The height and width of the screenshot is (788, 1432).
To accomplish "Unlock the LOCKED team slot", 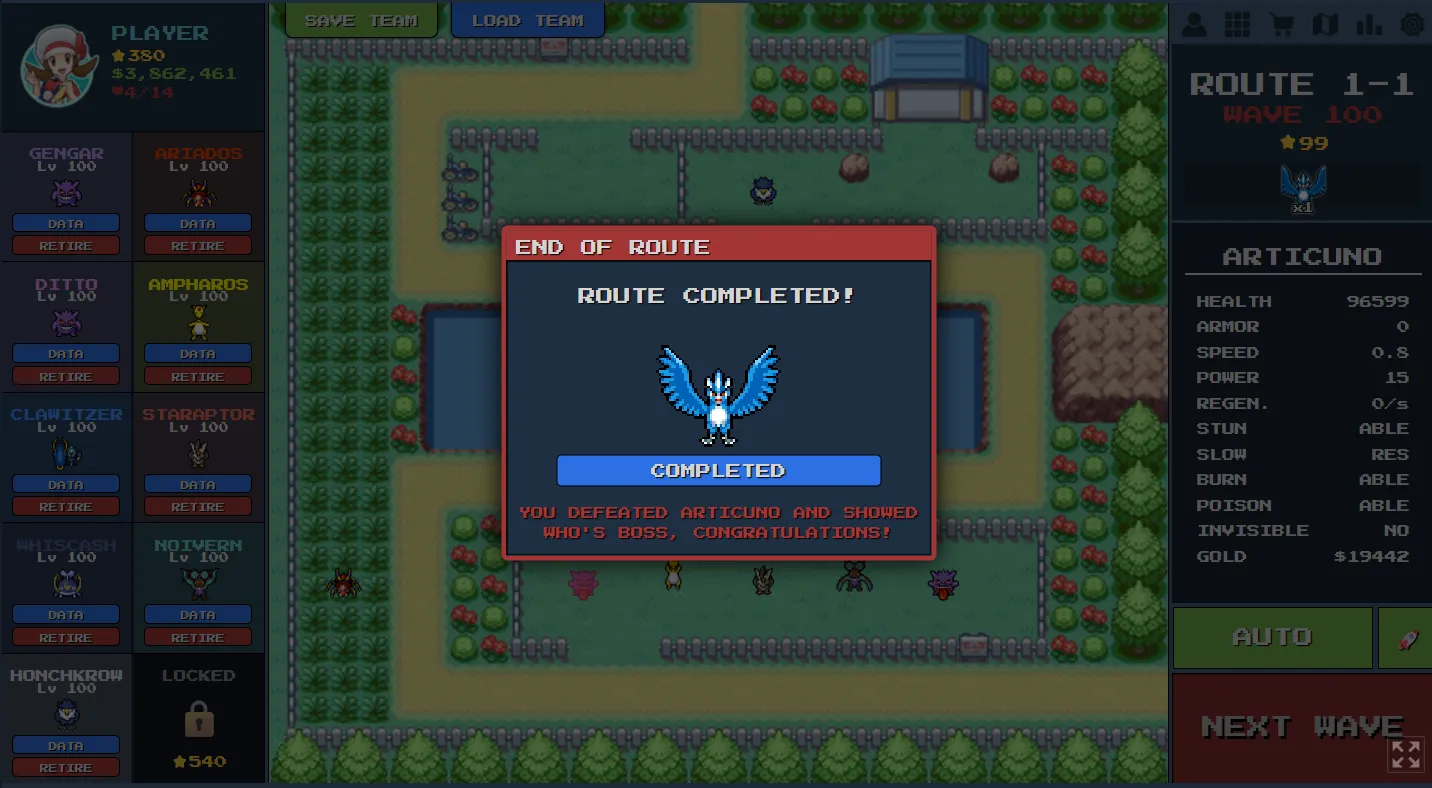I will 197,717.
